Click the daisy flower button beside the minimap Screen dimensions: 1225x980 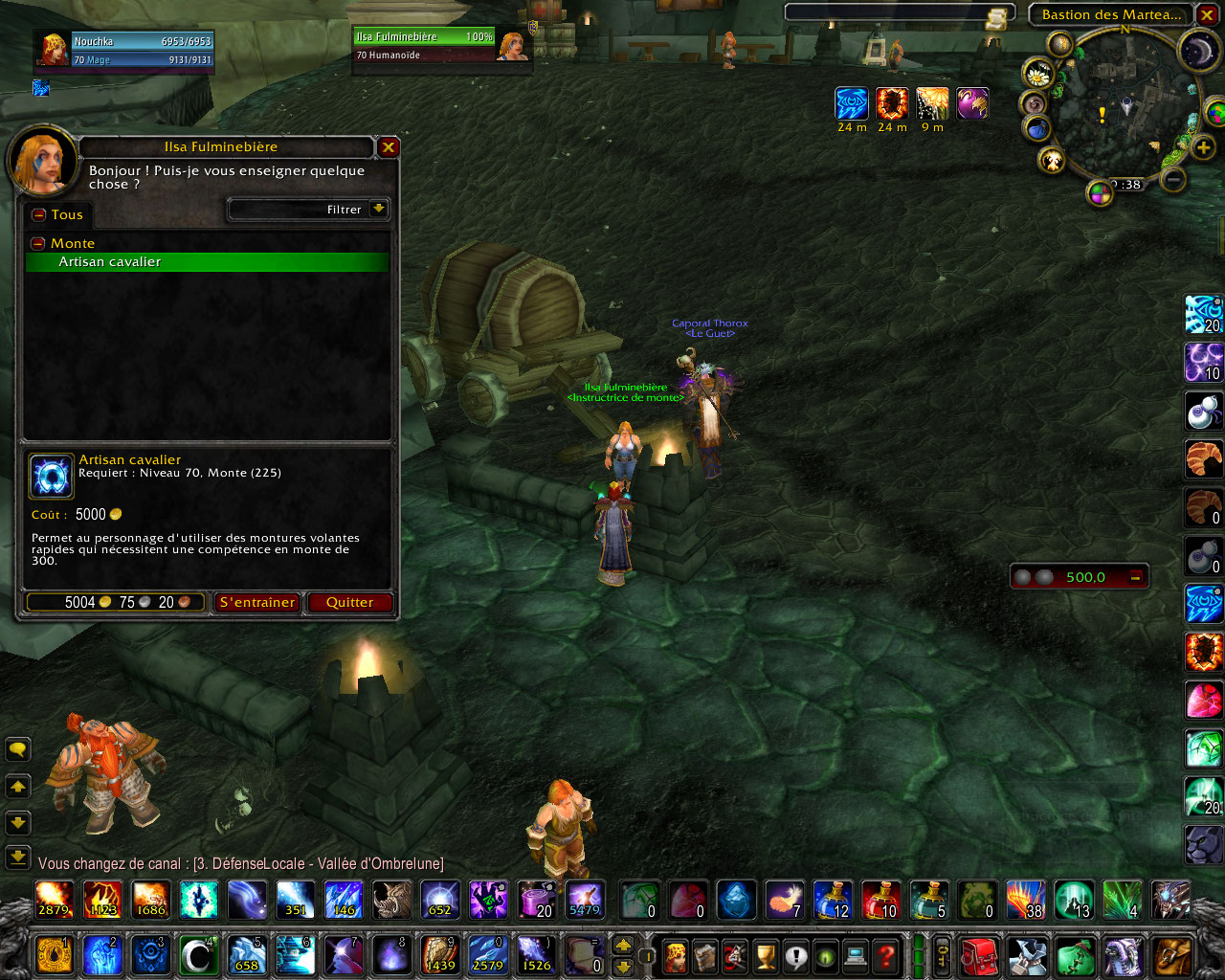(1037, 73)
